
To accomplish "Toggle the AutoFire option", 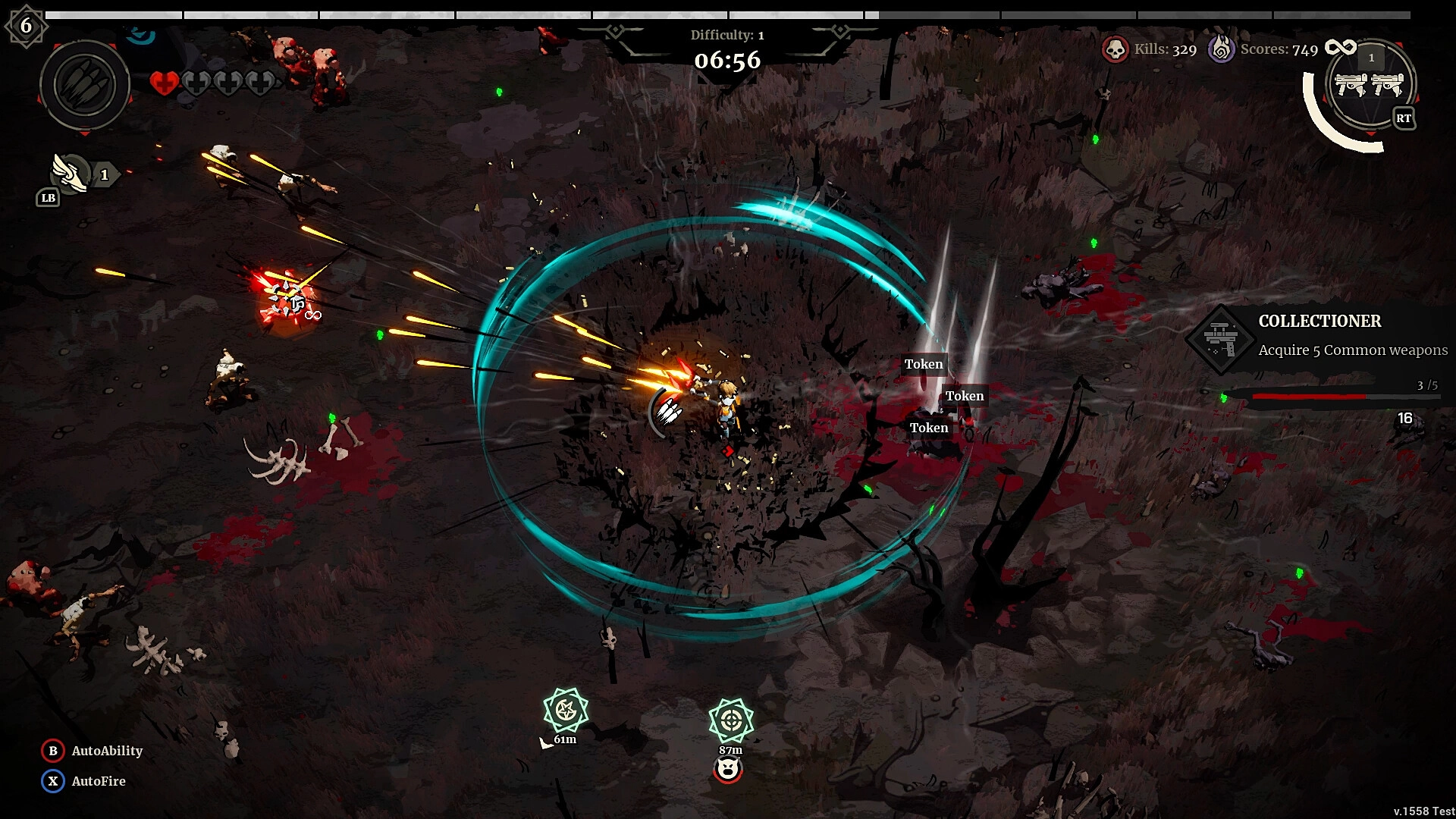I will click(x=53, y=781).
